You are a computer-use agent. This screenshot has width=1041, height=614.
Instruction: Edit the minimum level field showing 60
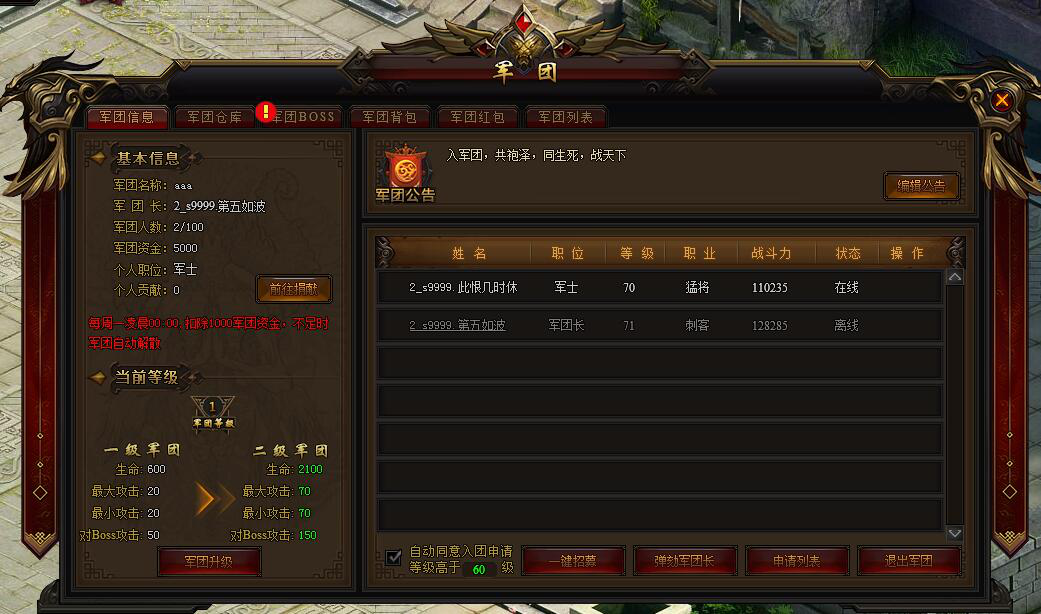click(x=480, y=568)
